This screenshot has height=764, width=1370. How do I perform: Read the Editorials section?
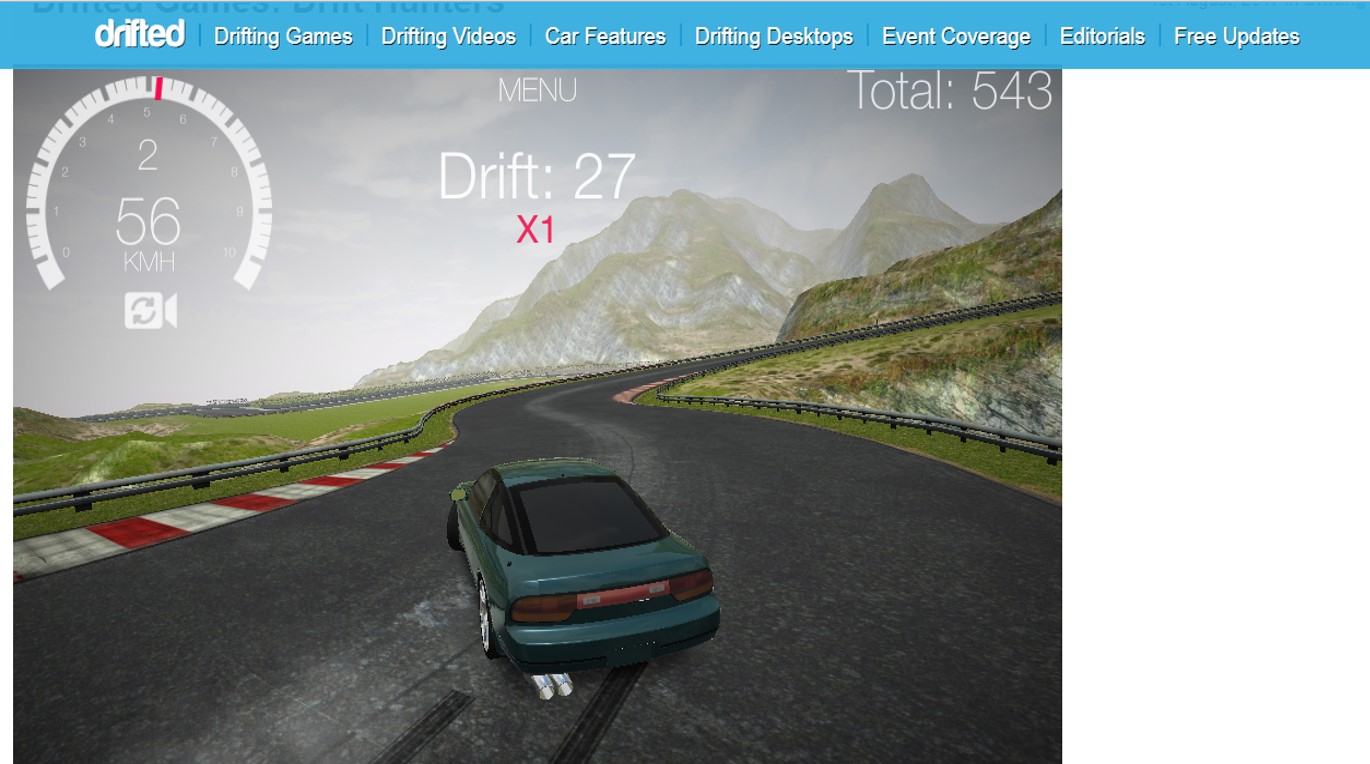coord(1103,36)
